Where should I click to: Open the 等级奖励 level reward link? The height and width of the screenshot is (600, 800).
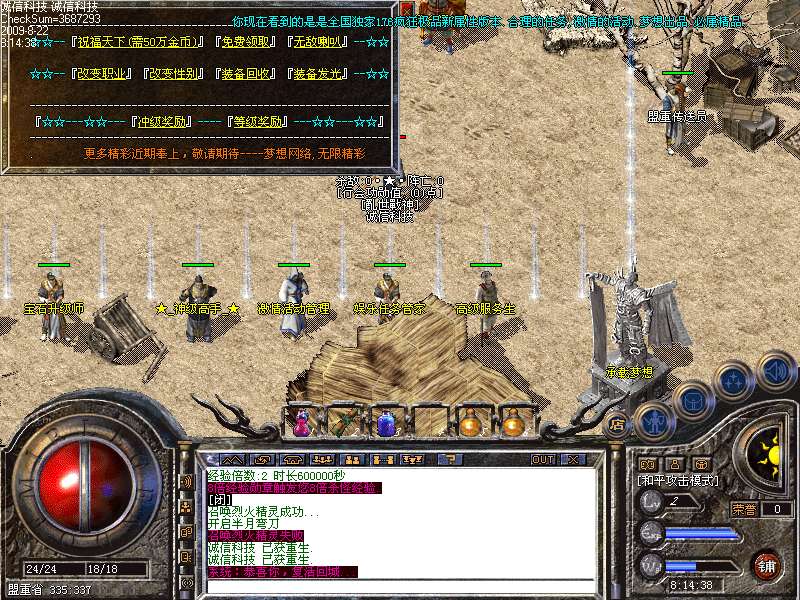[257, 122]
